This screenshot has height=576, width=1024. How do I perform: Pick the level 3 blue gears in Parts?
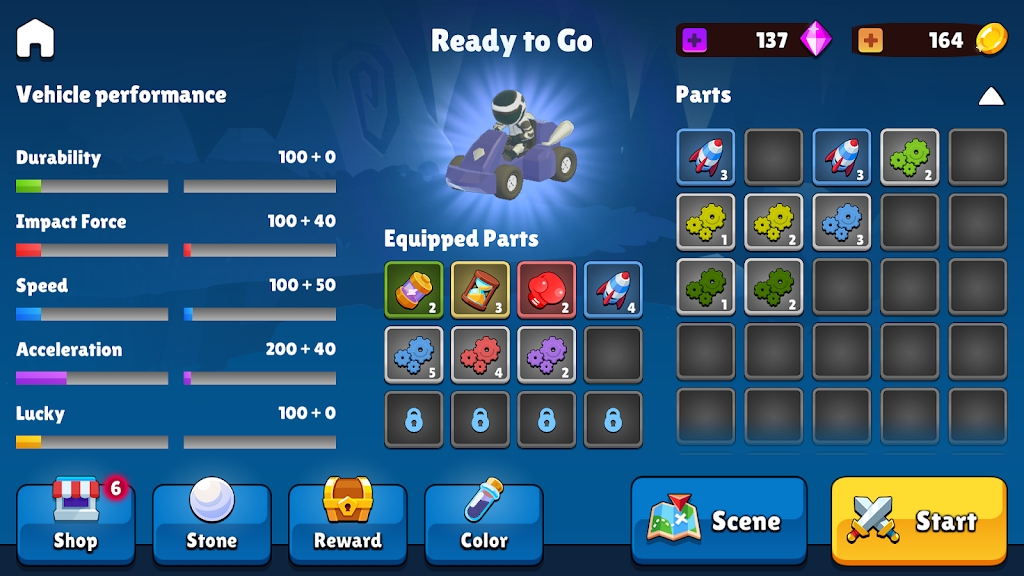(842, 222)
